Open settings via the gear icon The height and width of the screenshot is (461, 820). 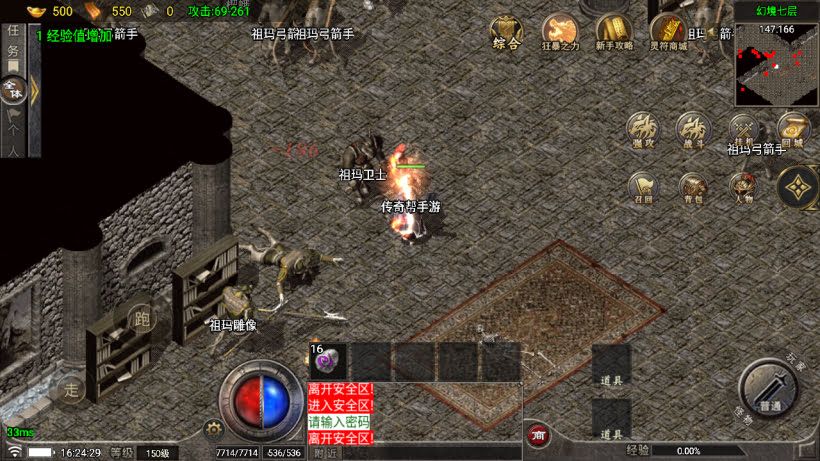coord(212,429)
